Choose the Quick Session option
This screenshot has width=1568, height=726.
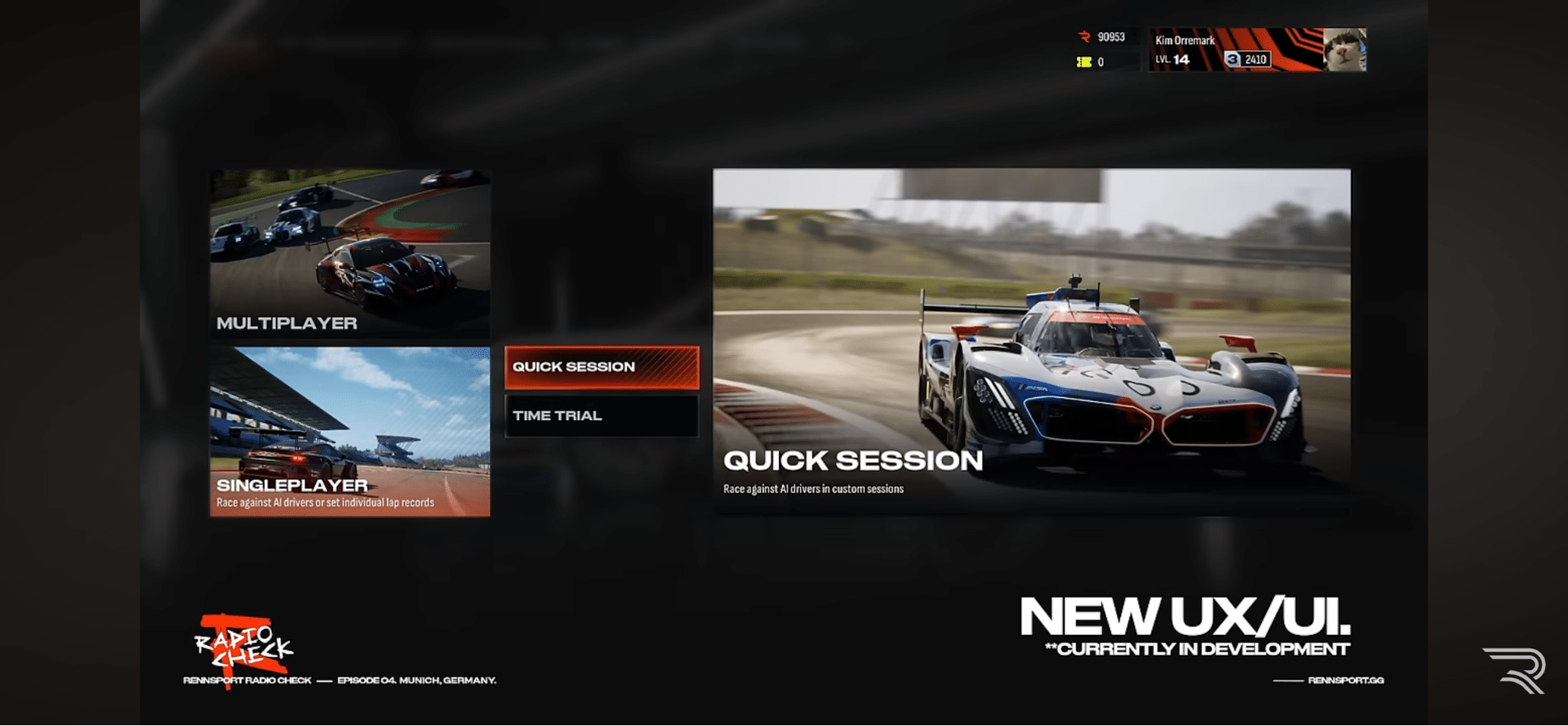point(602,367)
